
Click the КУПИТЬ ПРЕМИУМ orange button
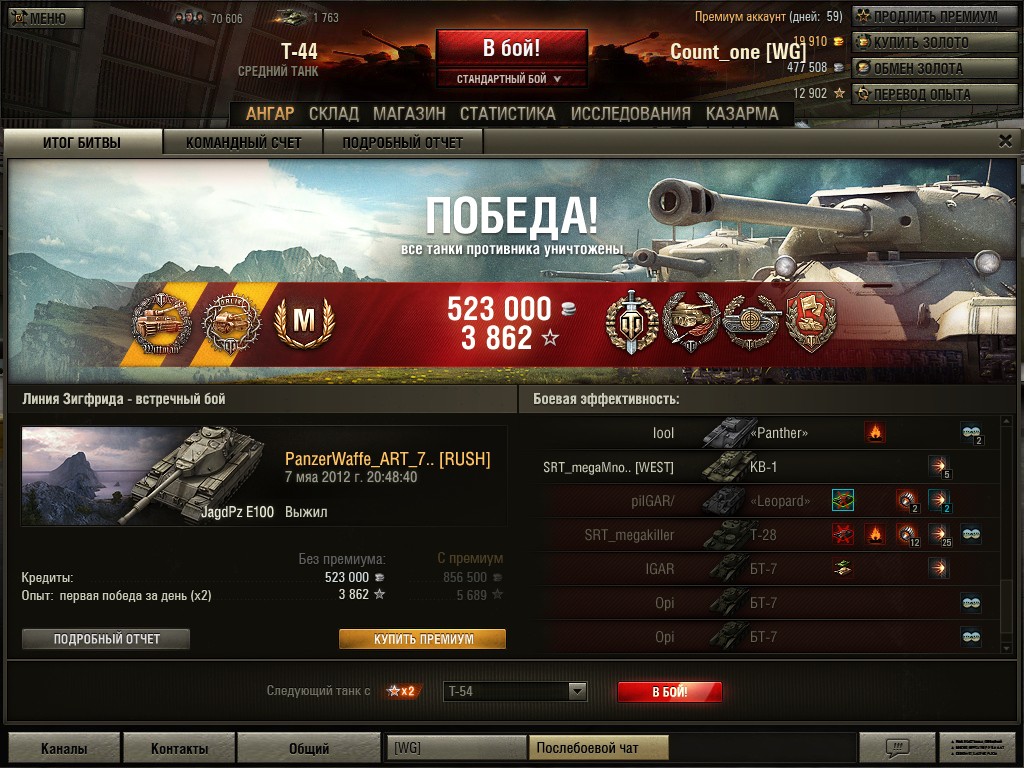[x=422, y=639]
